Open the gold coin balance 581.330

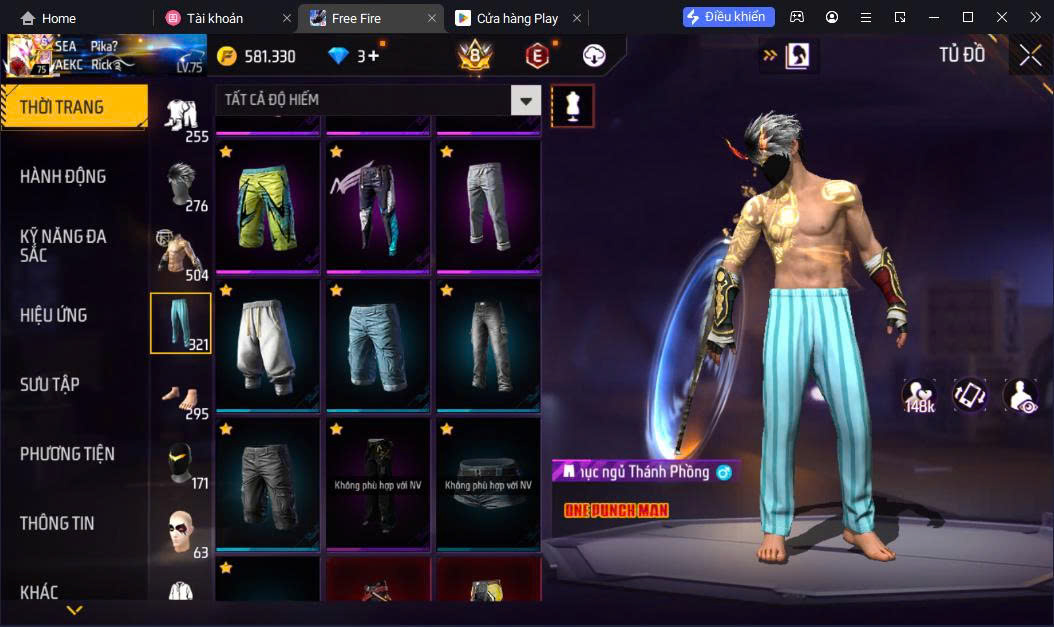coord(256,56)
